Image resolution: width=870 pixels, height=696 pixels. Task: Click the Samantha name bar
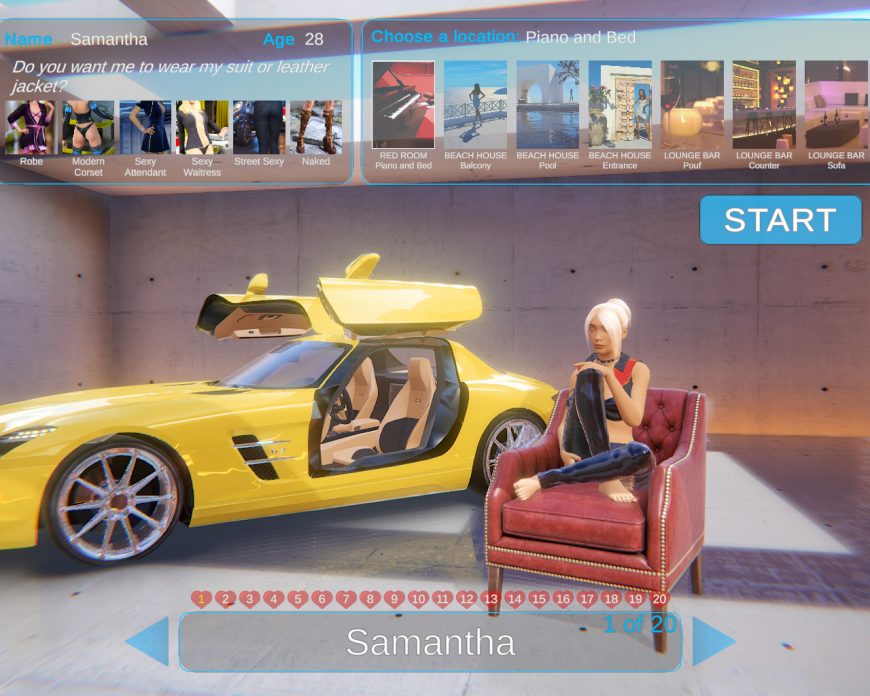click(x=430, y=642)
